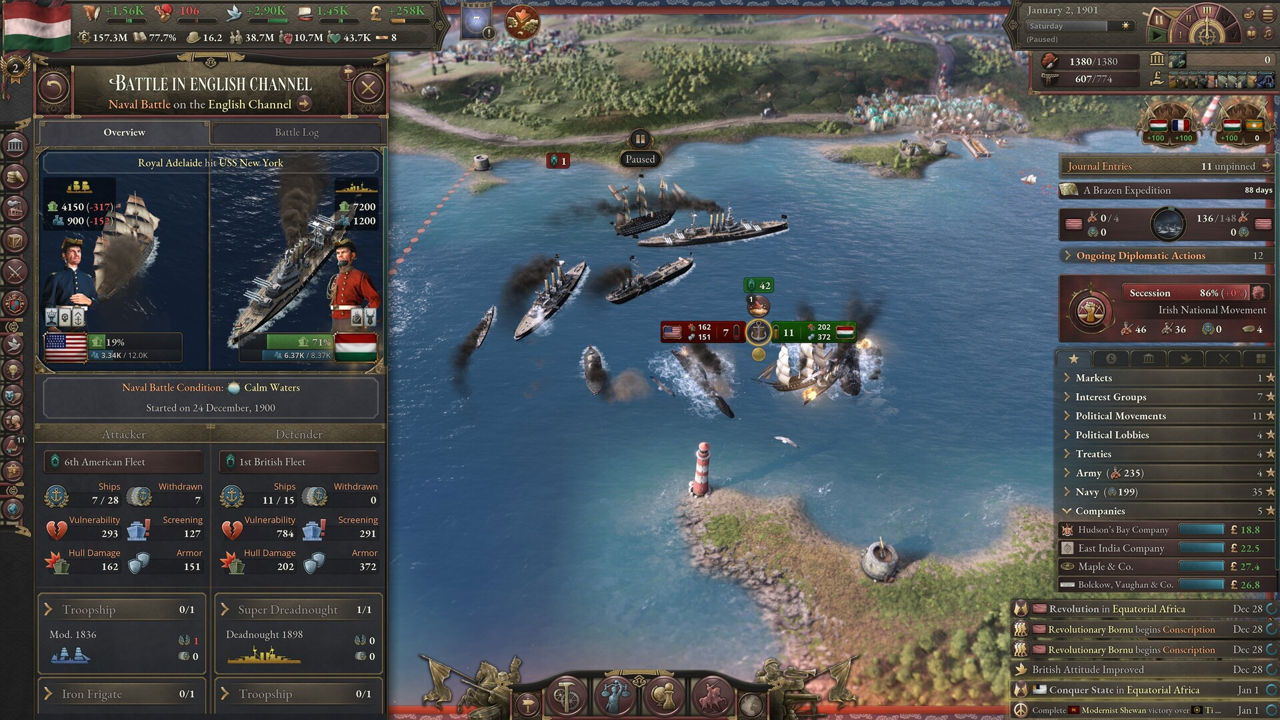
Task: Open the 6th American Fleet entry
Action: (x=124, y=462)
